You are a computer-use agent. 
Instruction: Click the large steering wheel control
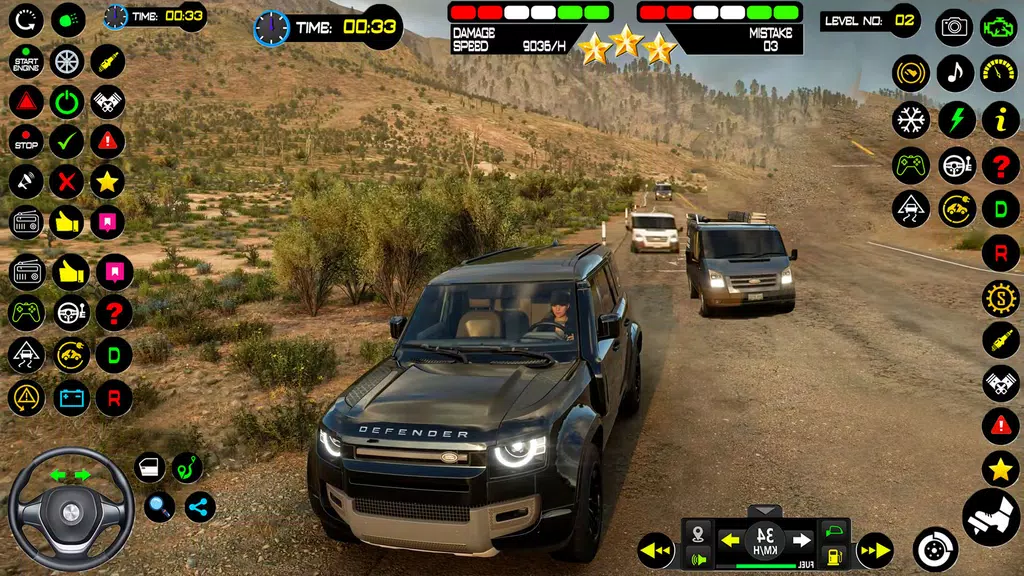(71, 510)
